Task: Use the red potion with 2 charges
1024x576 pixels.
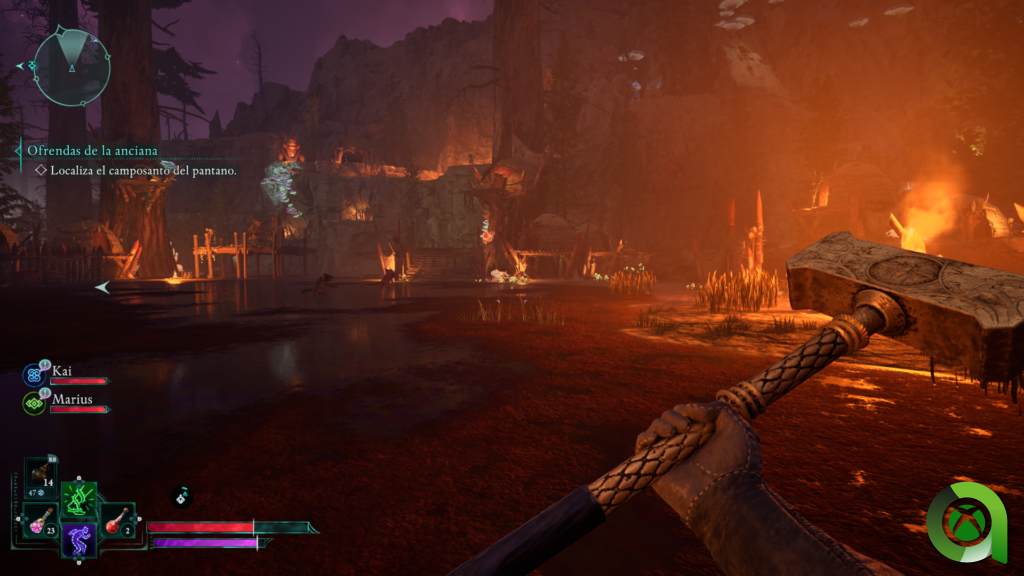Action: 116,520
